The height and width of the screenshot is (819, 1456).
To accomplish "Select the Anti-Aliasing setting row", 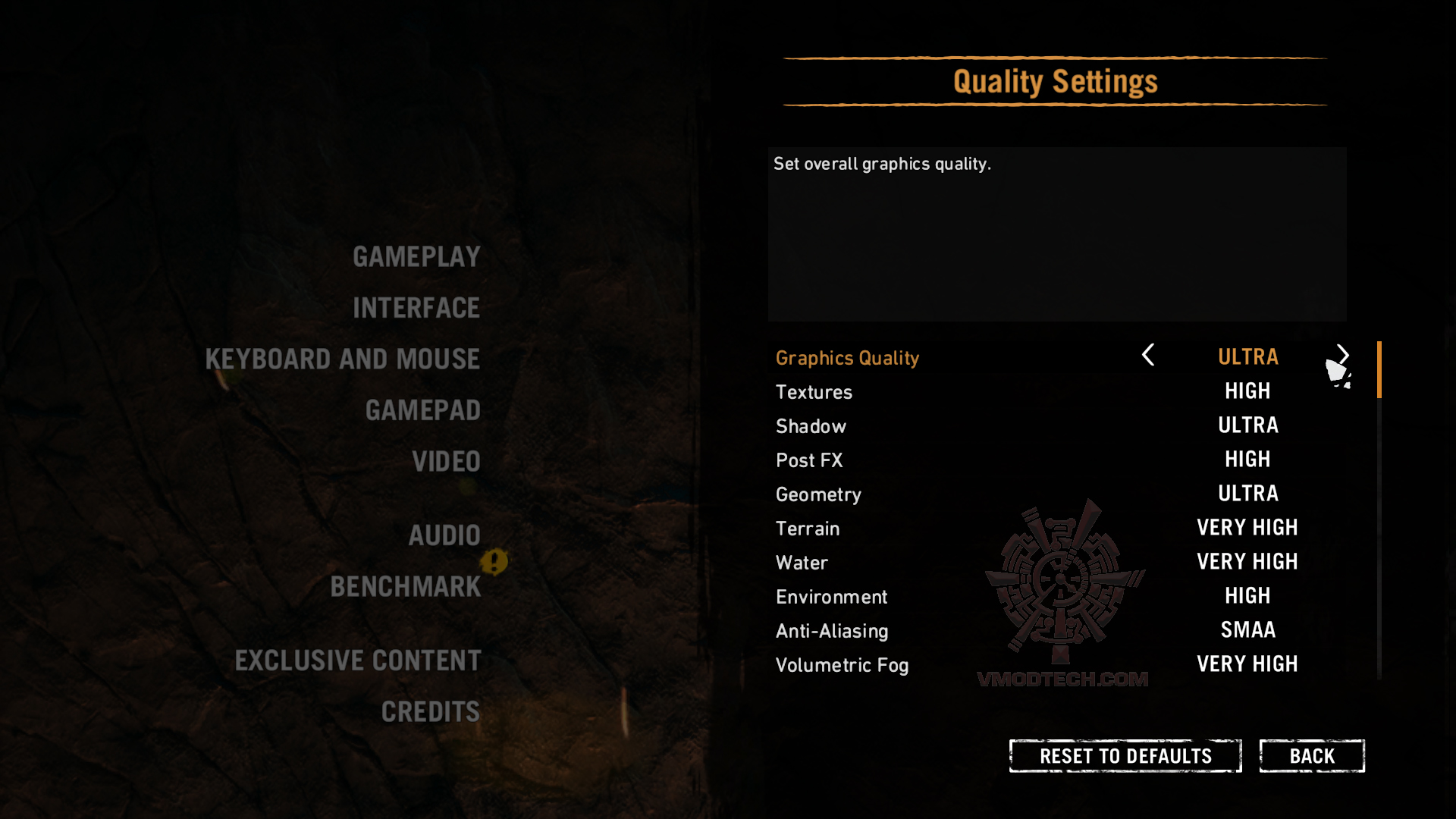I will point(832,631).
